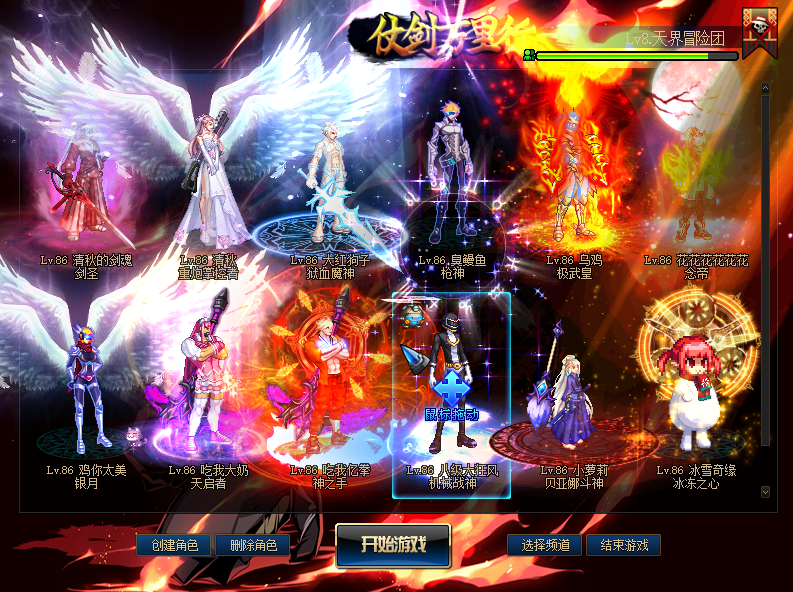
Task: Open the 选择频道 channel selection
Action: pyautogui.click(x=546, y=545)
